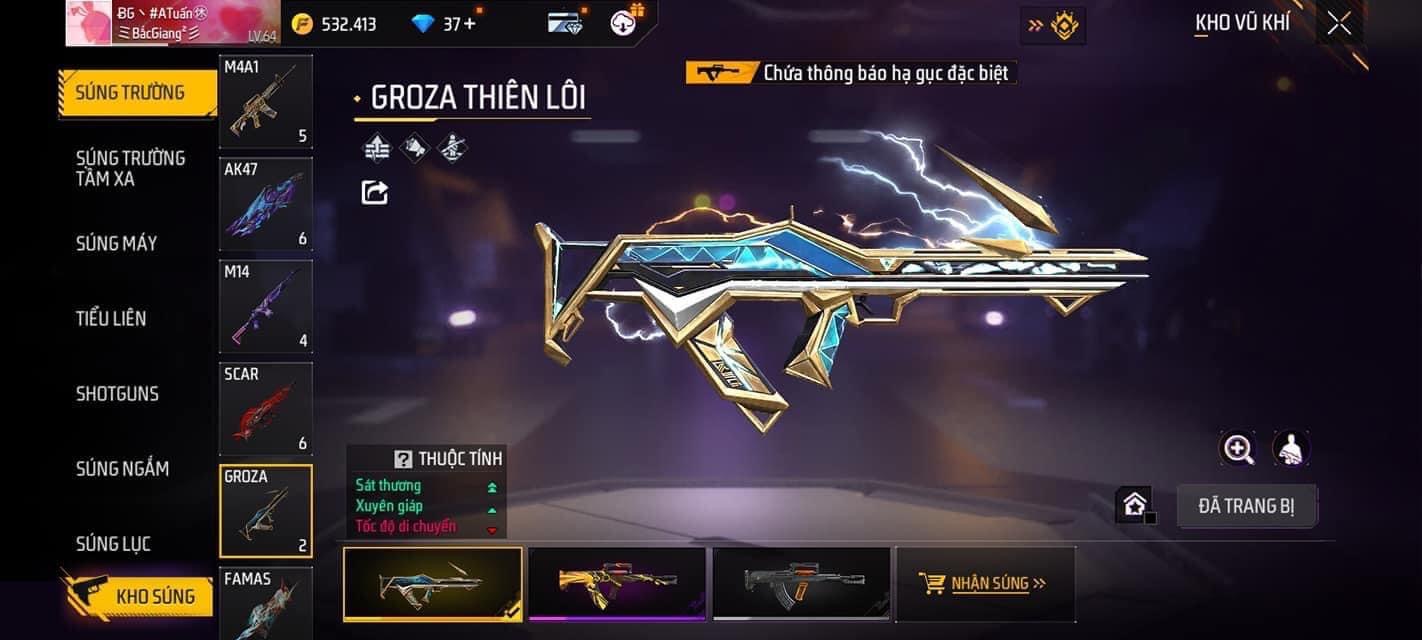Open the Súng Máy category
Viewport: 1422px width, 640px height.
(x=116, y=243)
